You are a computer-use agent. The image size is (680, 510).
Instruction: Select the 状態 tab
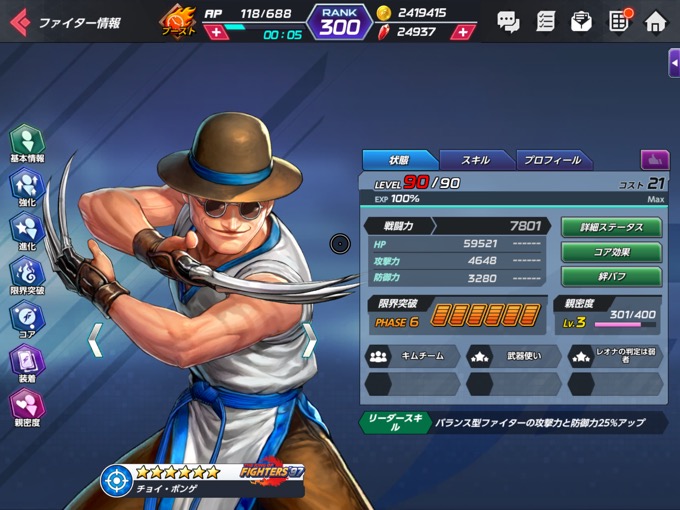tap(399, 160)
